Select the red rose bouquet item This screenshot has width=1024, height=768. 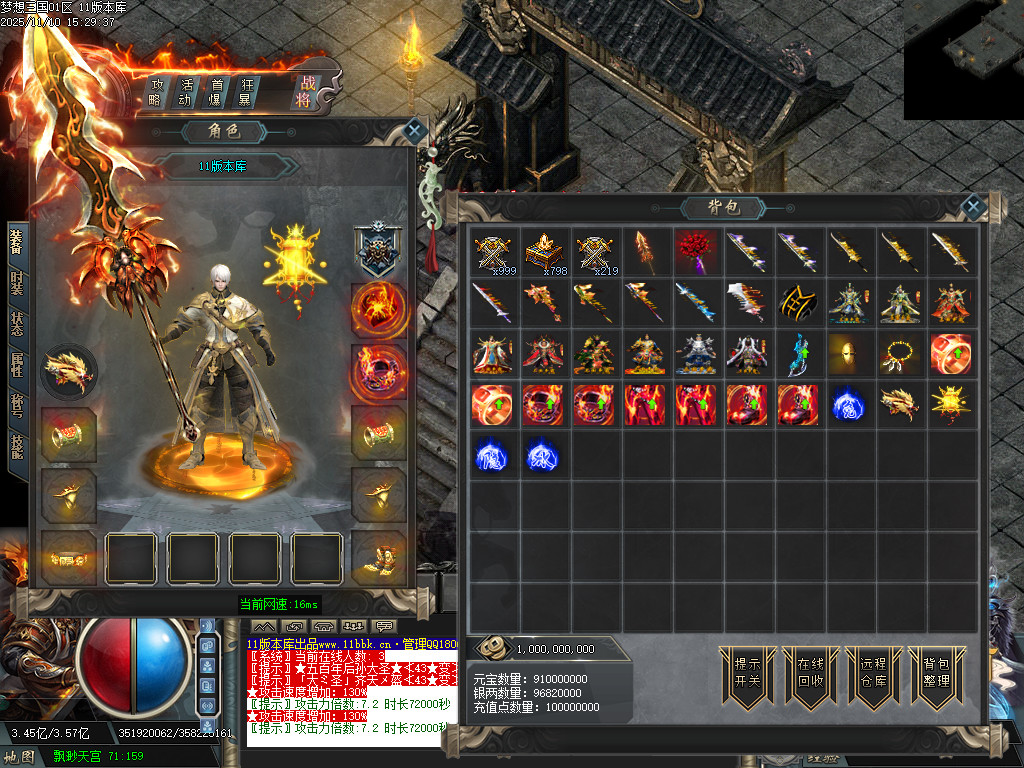pos(696,251)
